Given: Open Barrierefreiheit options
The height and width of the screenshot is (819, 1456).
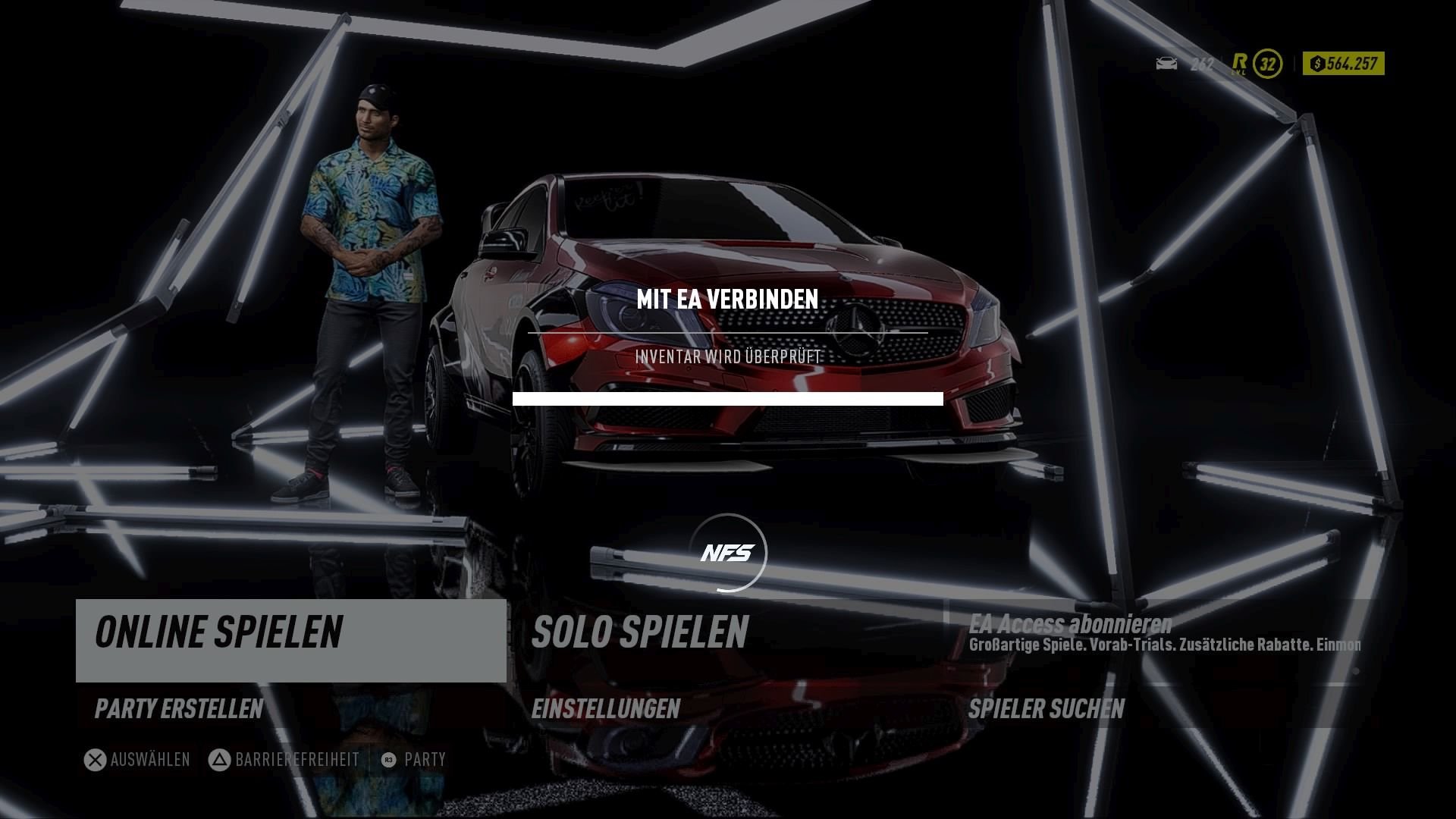Looking at the screenshot, I should pos(296,758).
